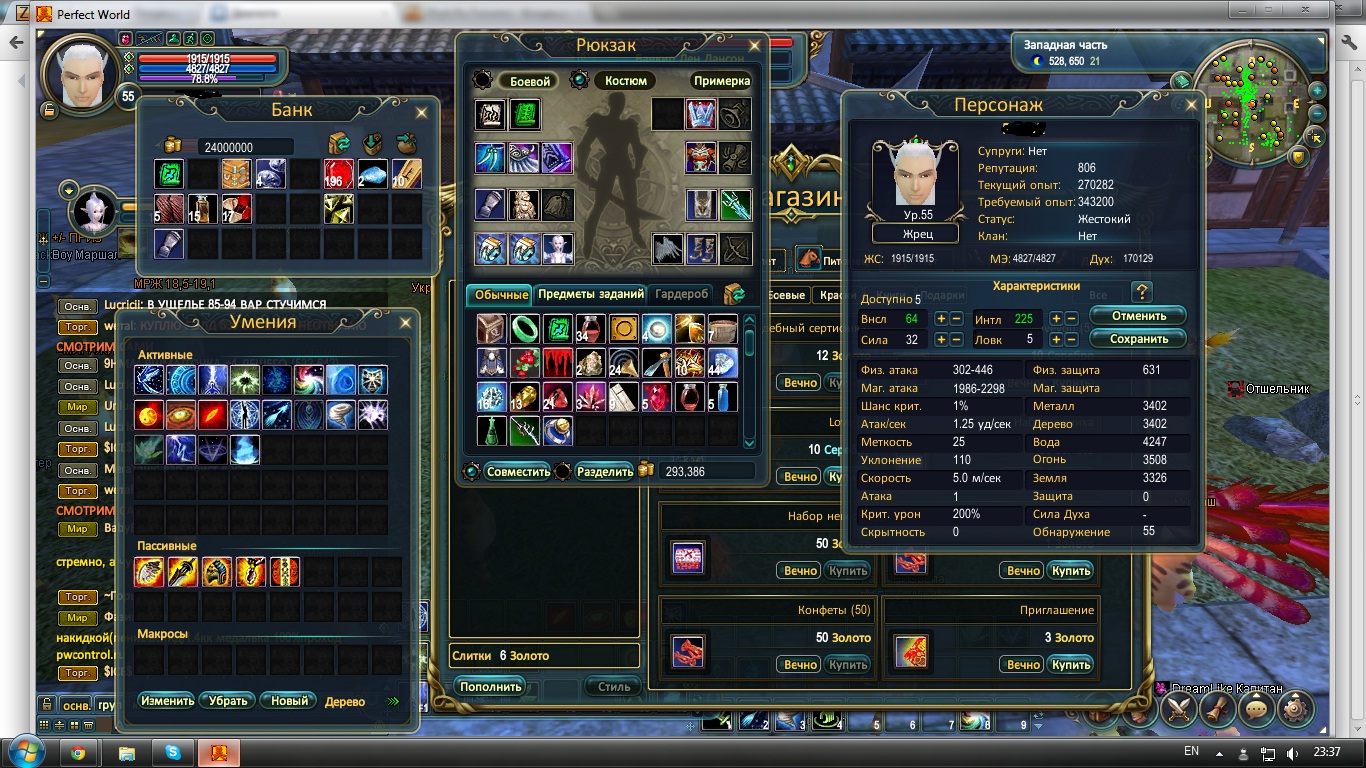Click the Совместить button in the backpack
This screenshot has width=1366, height=768.
[x=518, y=472]
